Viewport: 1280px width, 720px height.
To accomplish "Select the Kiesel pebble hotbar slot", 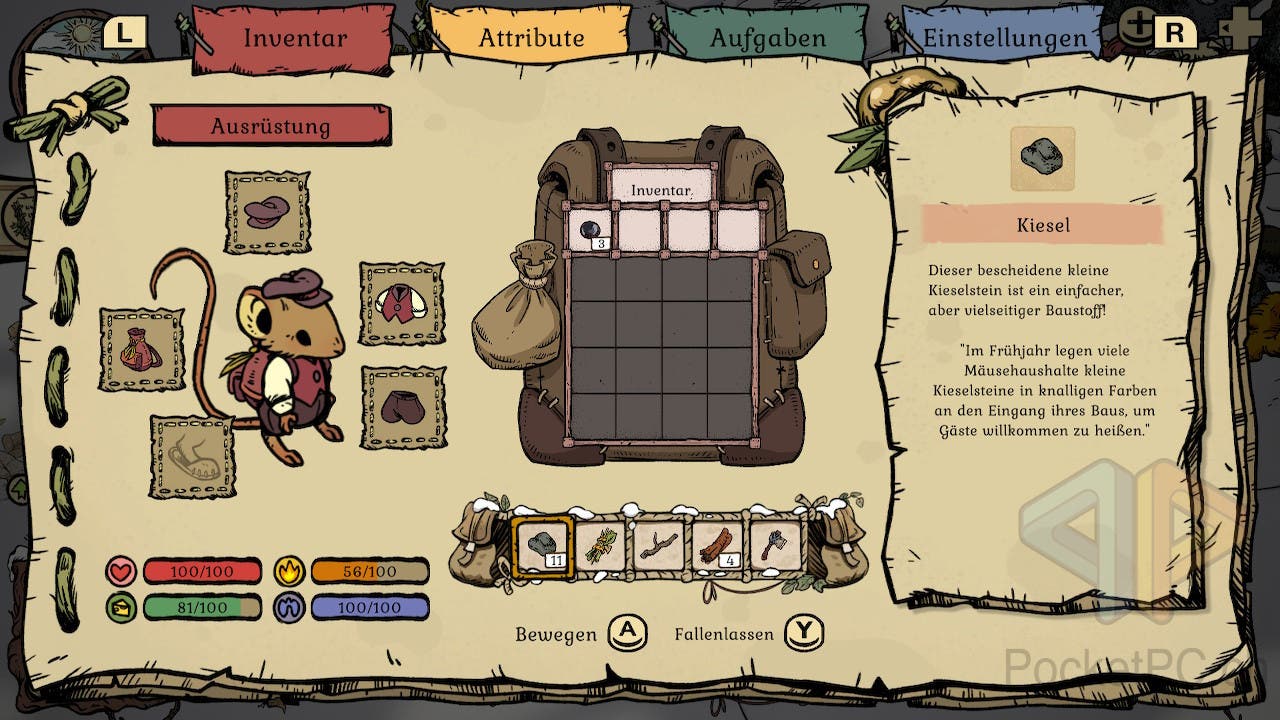I will coord(543,547).
